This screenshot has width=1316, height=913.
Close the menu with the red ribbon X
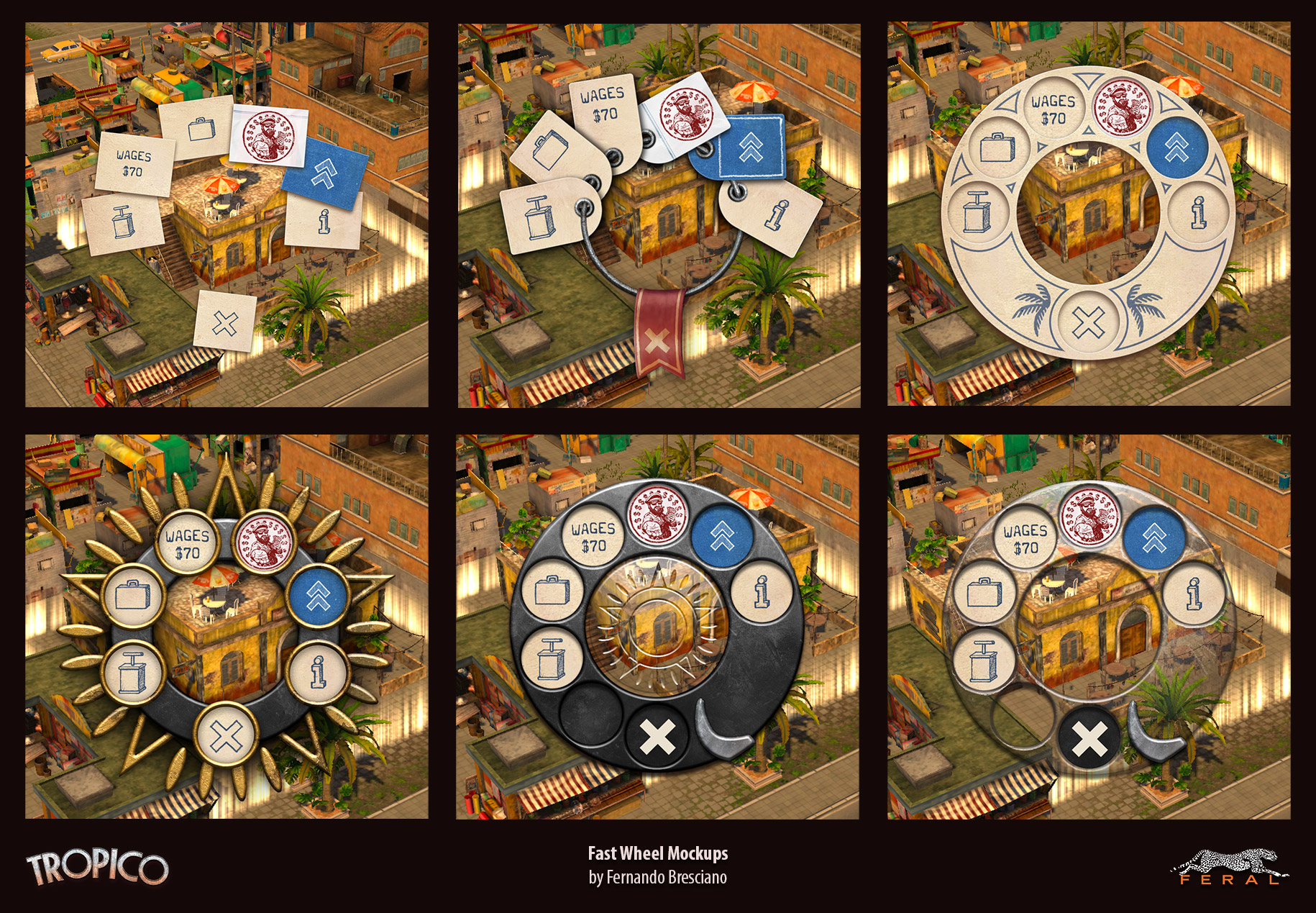pos(656,340)
